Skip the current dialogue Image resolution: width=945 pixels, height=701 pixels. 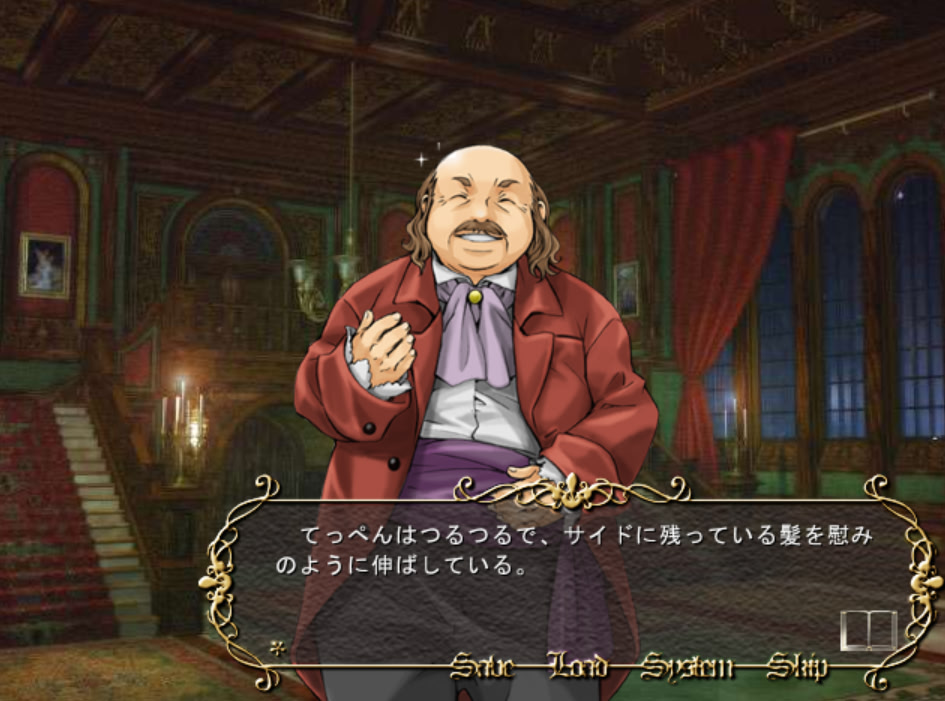tap(797, 667)
